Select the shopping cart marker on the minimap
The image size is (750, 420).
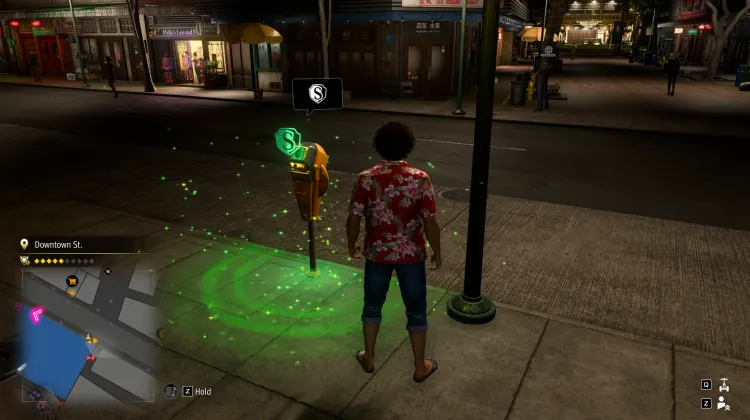click(x=72, y=283)
